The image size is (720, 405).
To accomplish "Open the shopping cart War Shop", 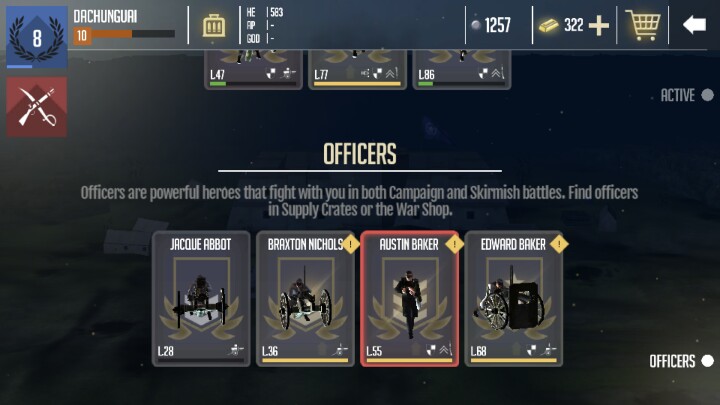I will (x=642, y=25).
